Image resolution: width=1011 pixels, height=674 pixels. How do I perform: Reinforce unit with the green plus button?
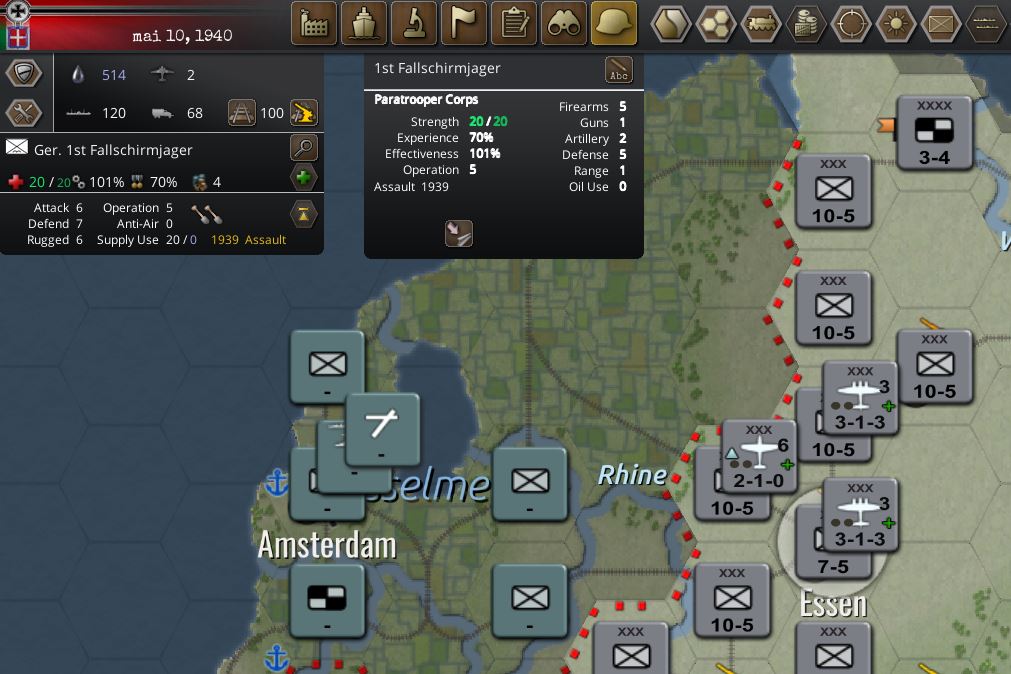(304, 179)
